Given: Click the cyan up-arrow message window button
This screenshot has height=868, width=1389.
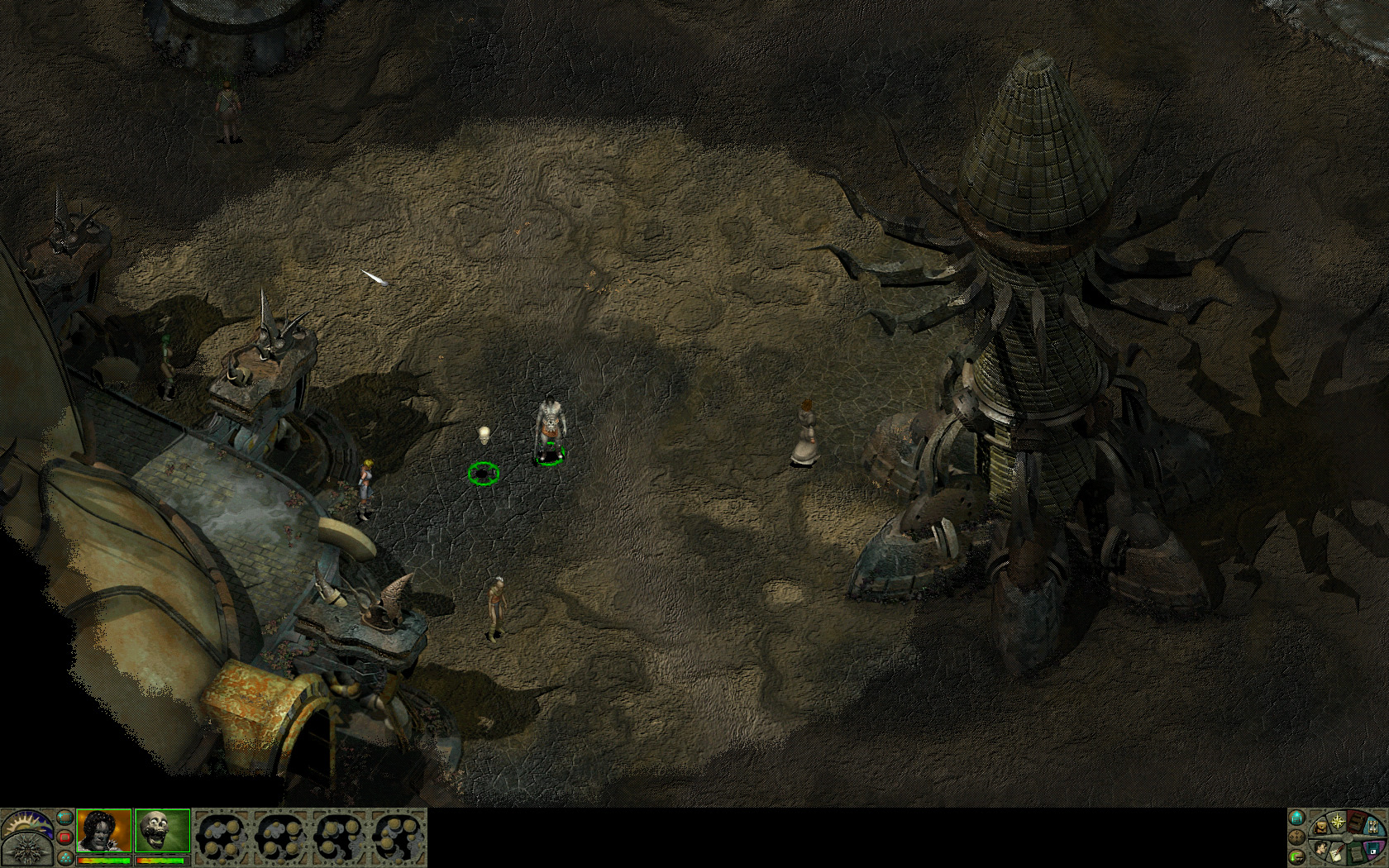Looking at the screenshot, I should [x=1296, y=818].
